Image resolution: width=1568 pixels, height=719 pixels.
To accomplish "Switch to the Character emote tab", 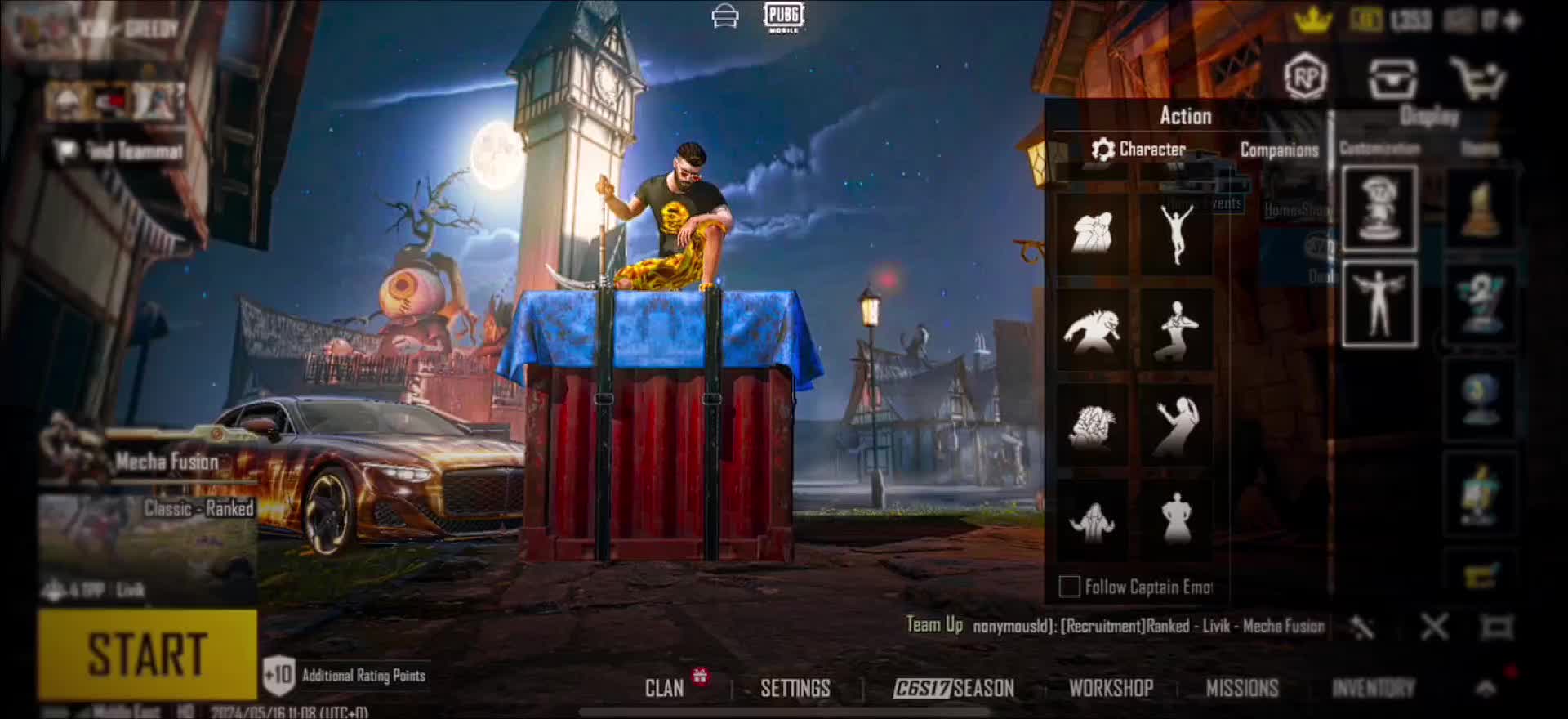I will click(x=1139, y=150).
